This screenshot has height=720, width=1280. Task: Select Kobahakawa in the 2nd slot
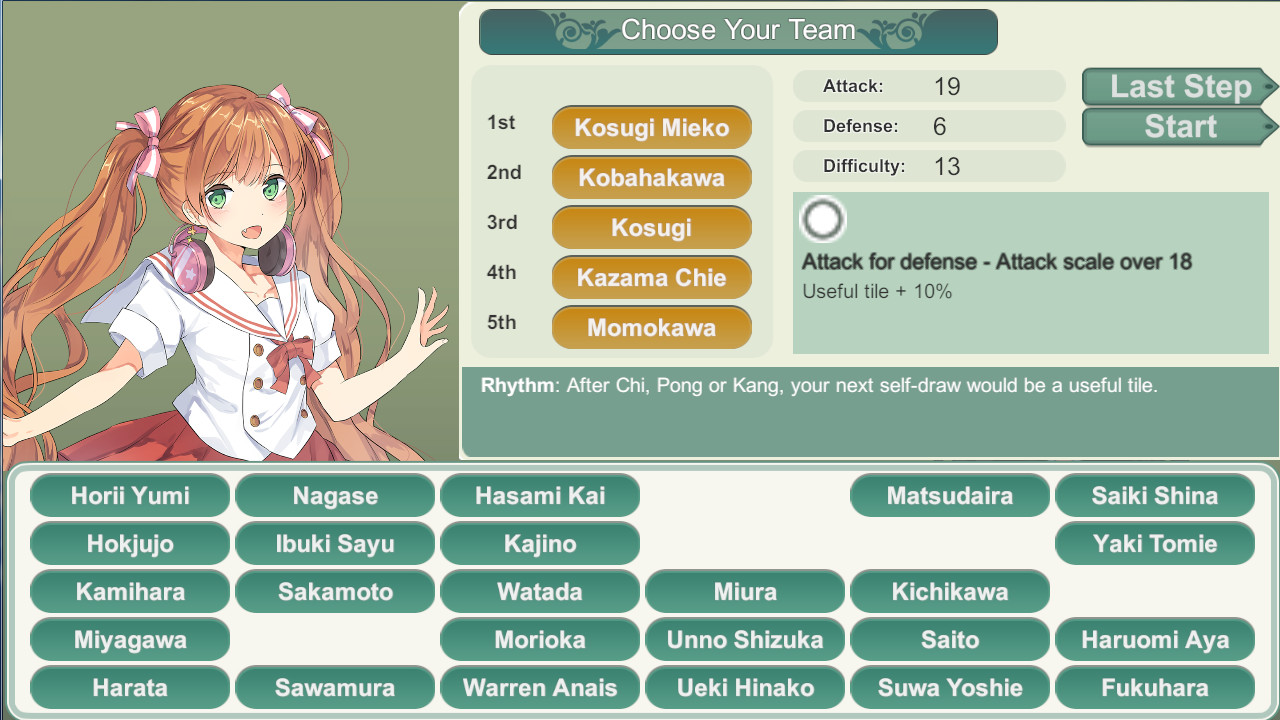pos(651,177)
